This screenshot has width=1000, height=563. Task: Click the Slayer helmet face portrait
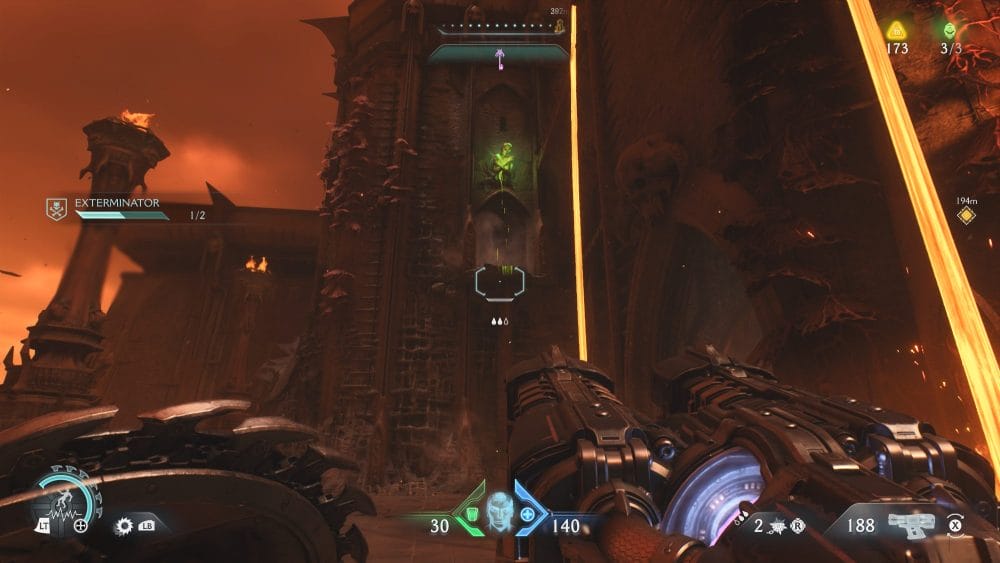pyautogui.click(x=498, y=512)
